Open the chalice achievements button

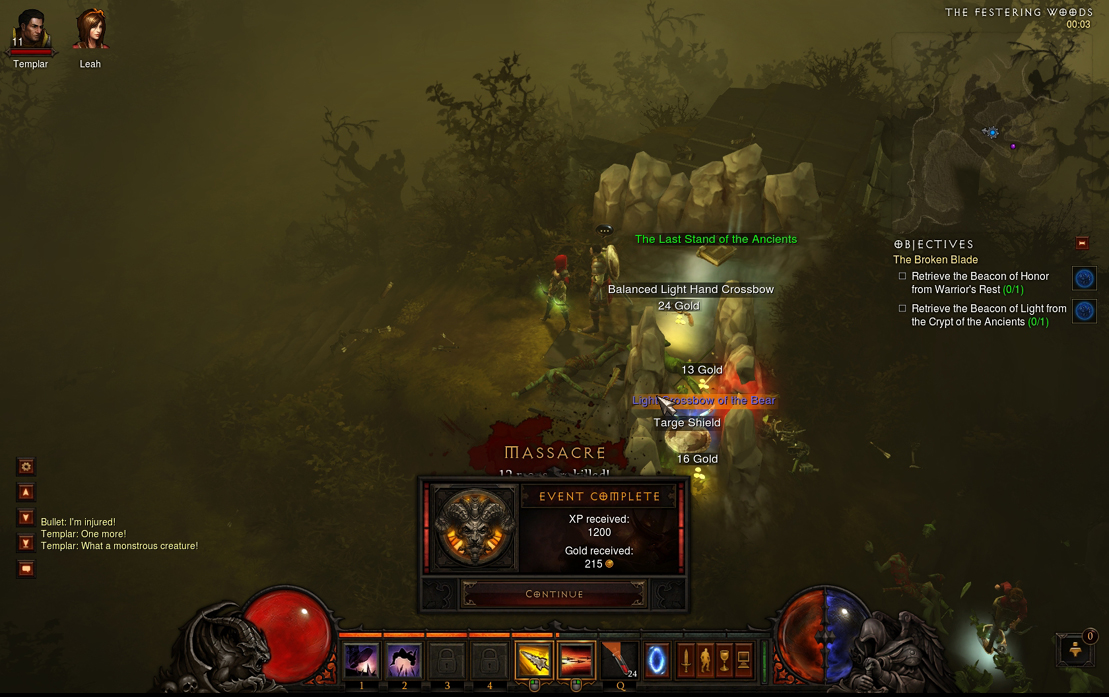[x=724, y=660]
